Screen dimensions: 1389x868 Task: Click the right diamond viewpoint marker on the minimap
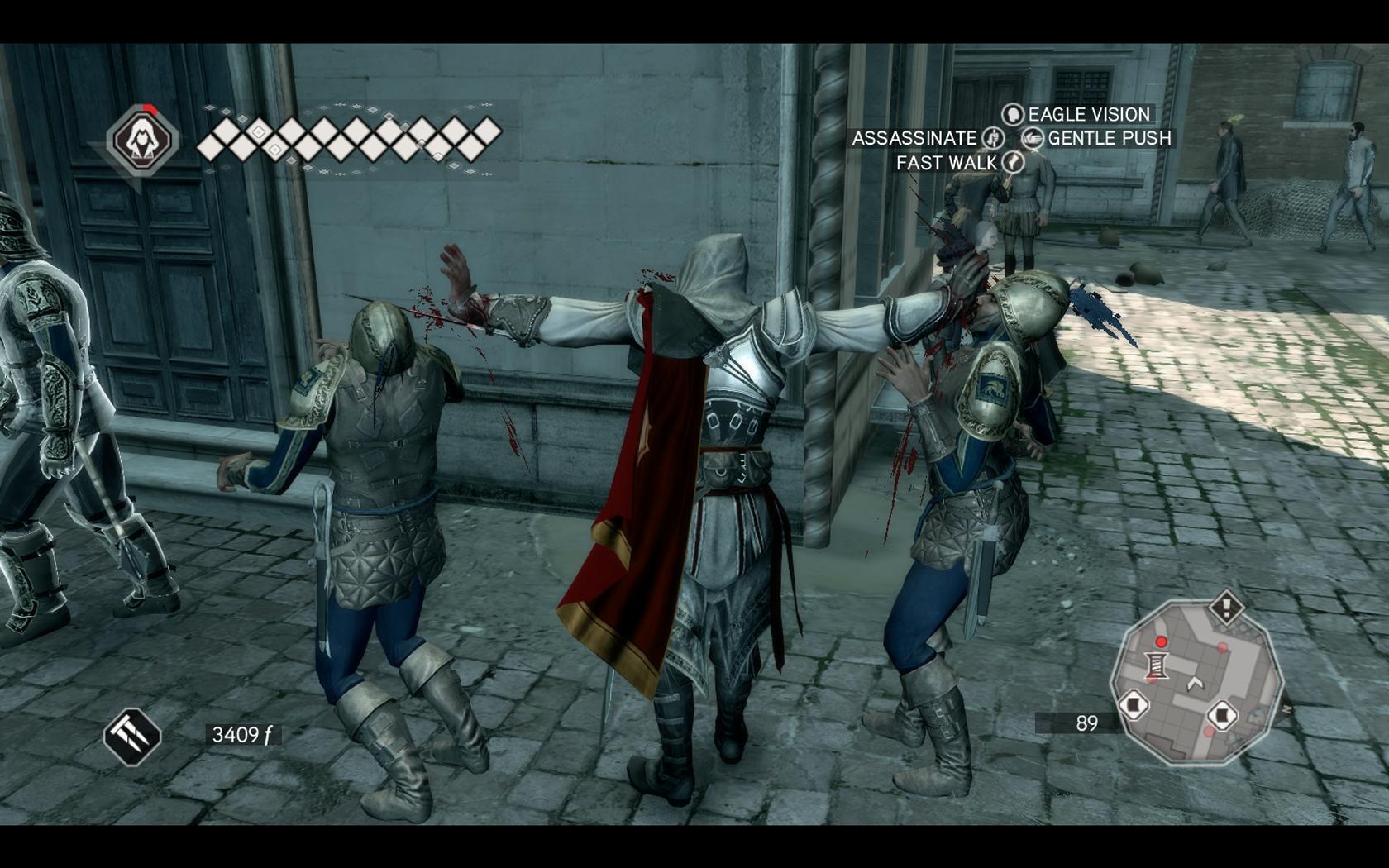(x=1224, y=713)
